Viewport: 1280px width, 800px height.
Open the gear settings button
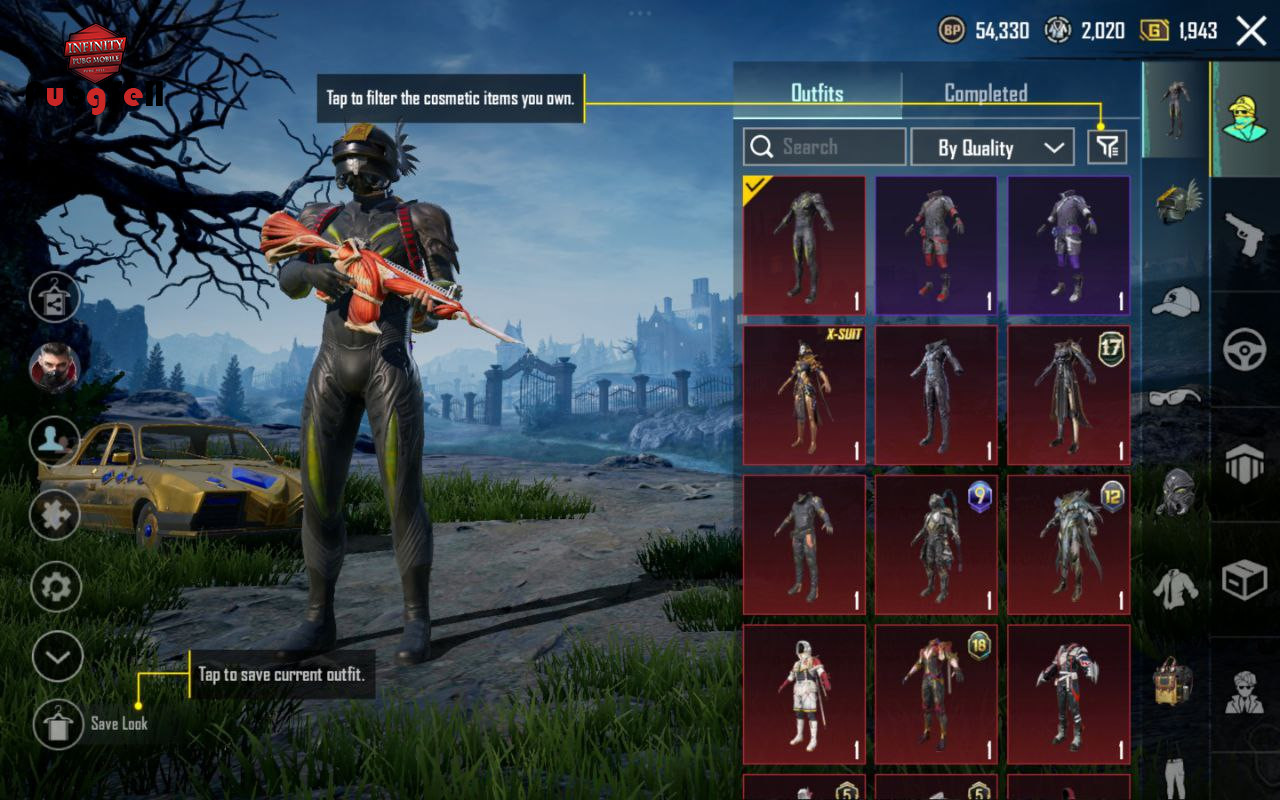(x=56, y=587)
